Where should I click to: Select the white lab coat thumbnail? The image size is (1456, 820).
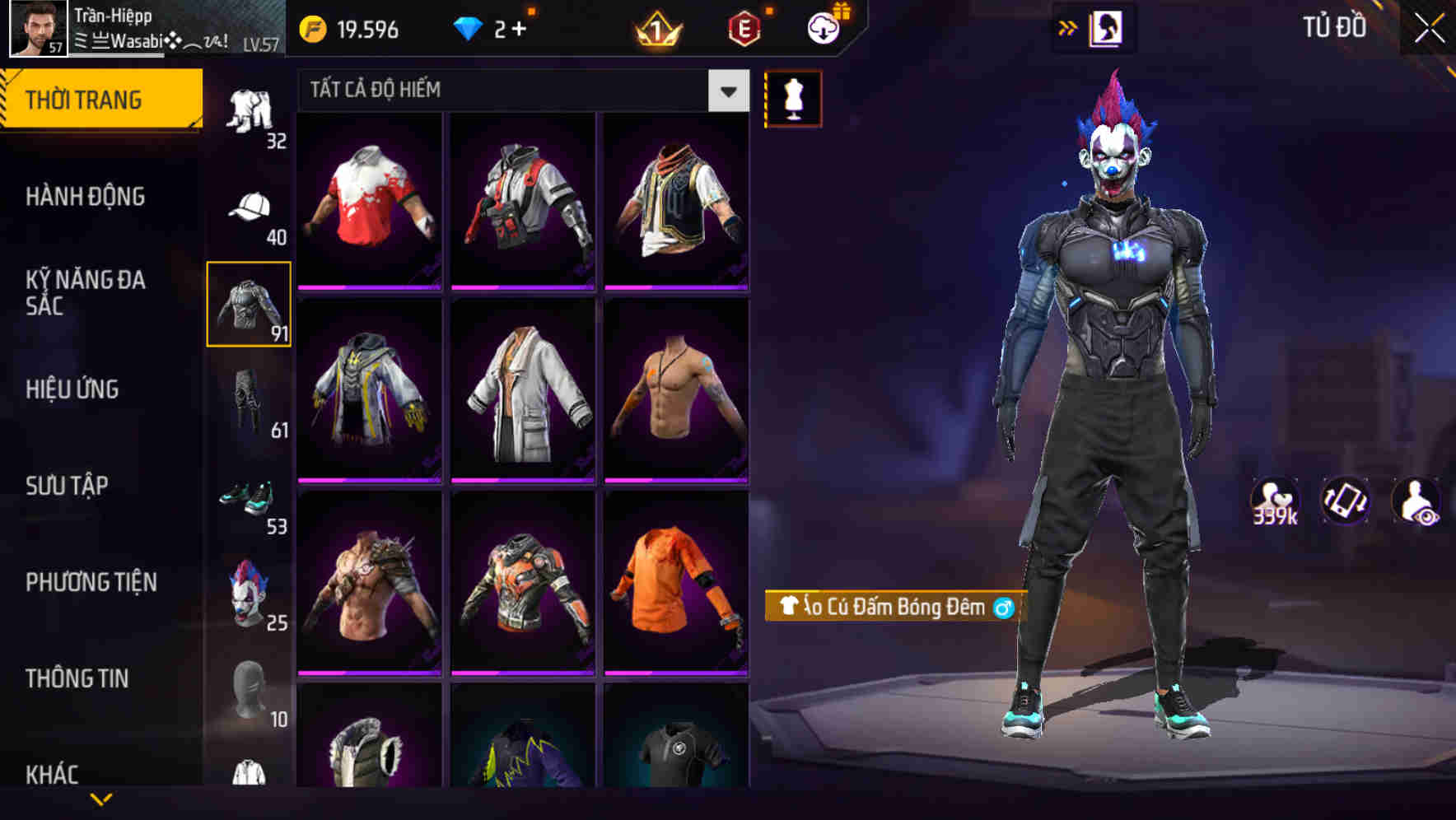coord(520,389)
